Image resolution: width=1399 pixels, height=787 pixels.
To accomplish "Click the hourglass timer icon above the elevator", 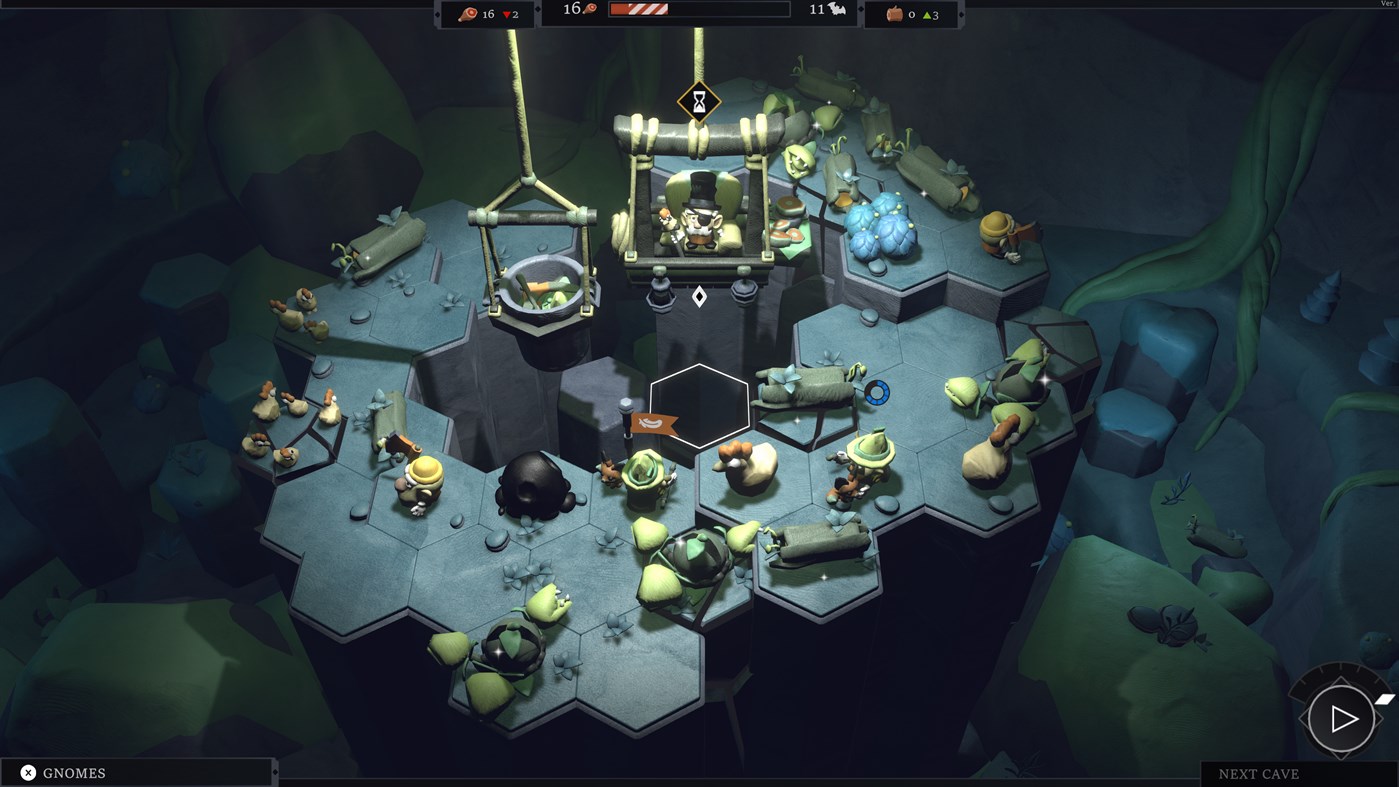I will 697,100.
